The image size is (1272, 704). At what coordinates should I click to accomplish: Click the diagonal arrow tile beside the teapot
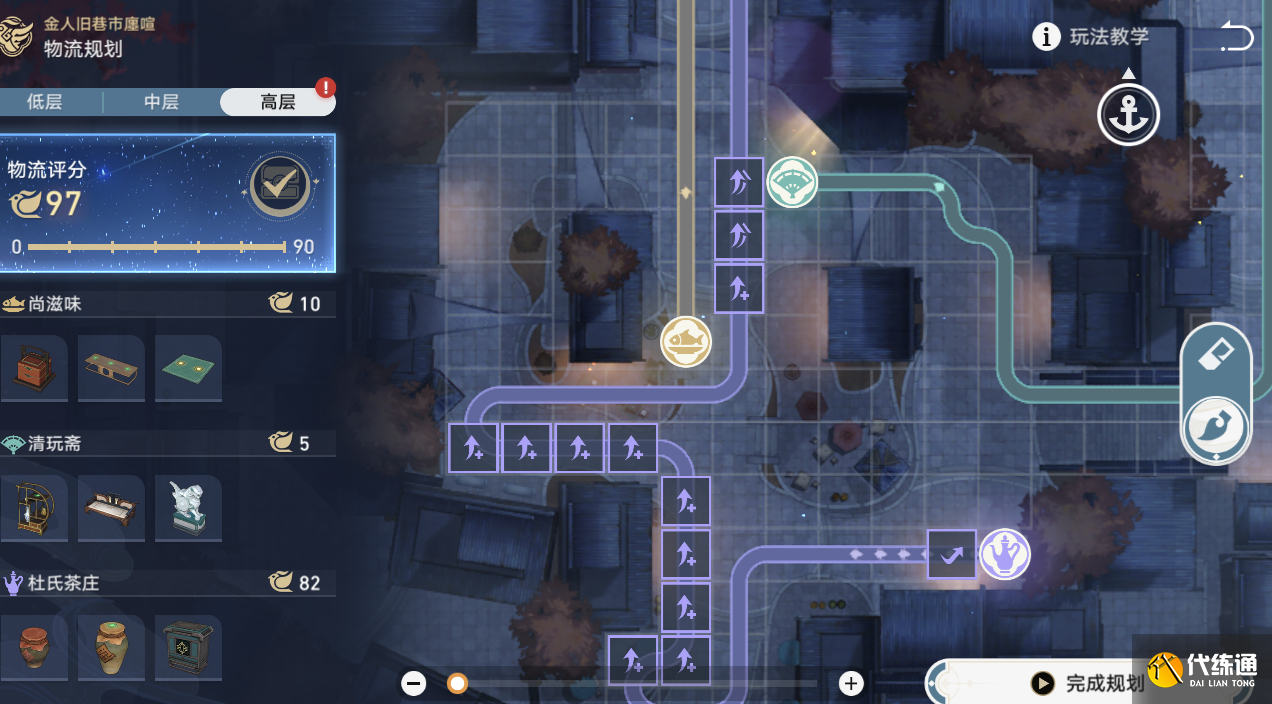point(951,554)
